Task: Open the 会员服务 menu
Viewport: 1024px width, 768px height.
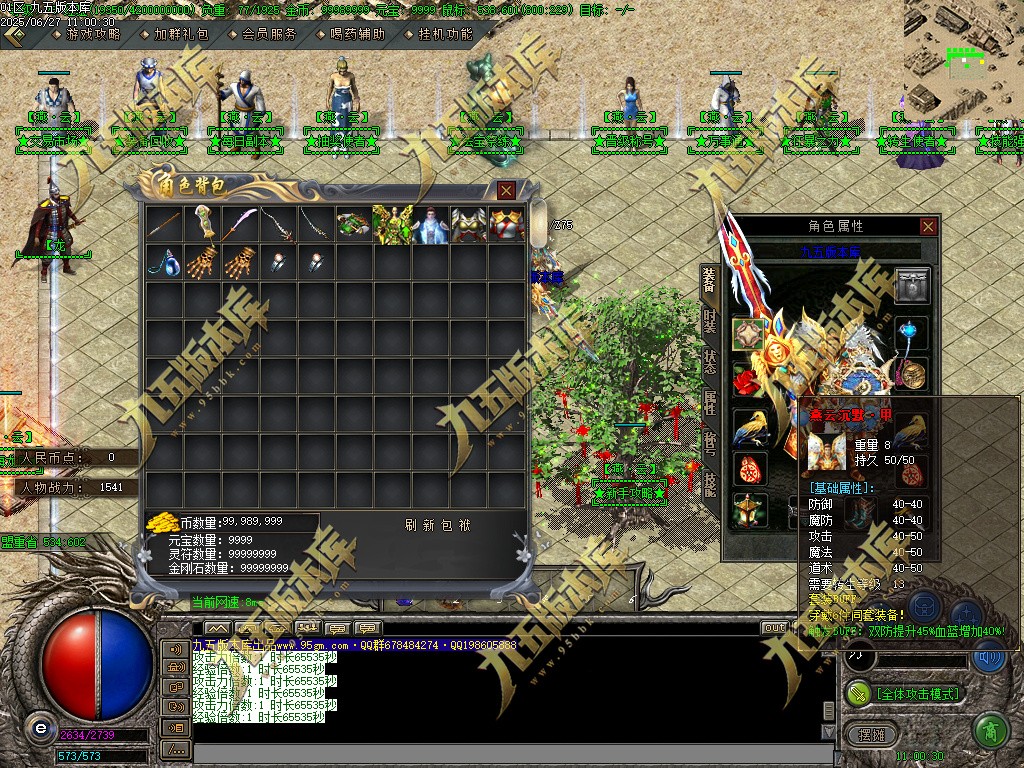Action: (270, 34)
